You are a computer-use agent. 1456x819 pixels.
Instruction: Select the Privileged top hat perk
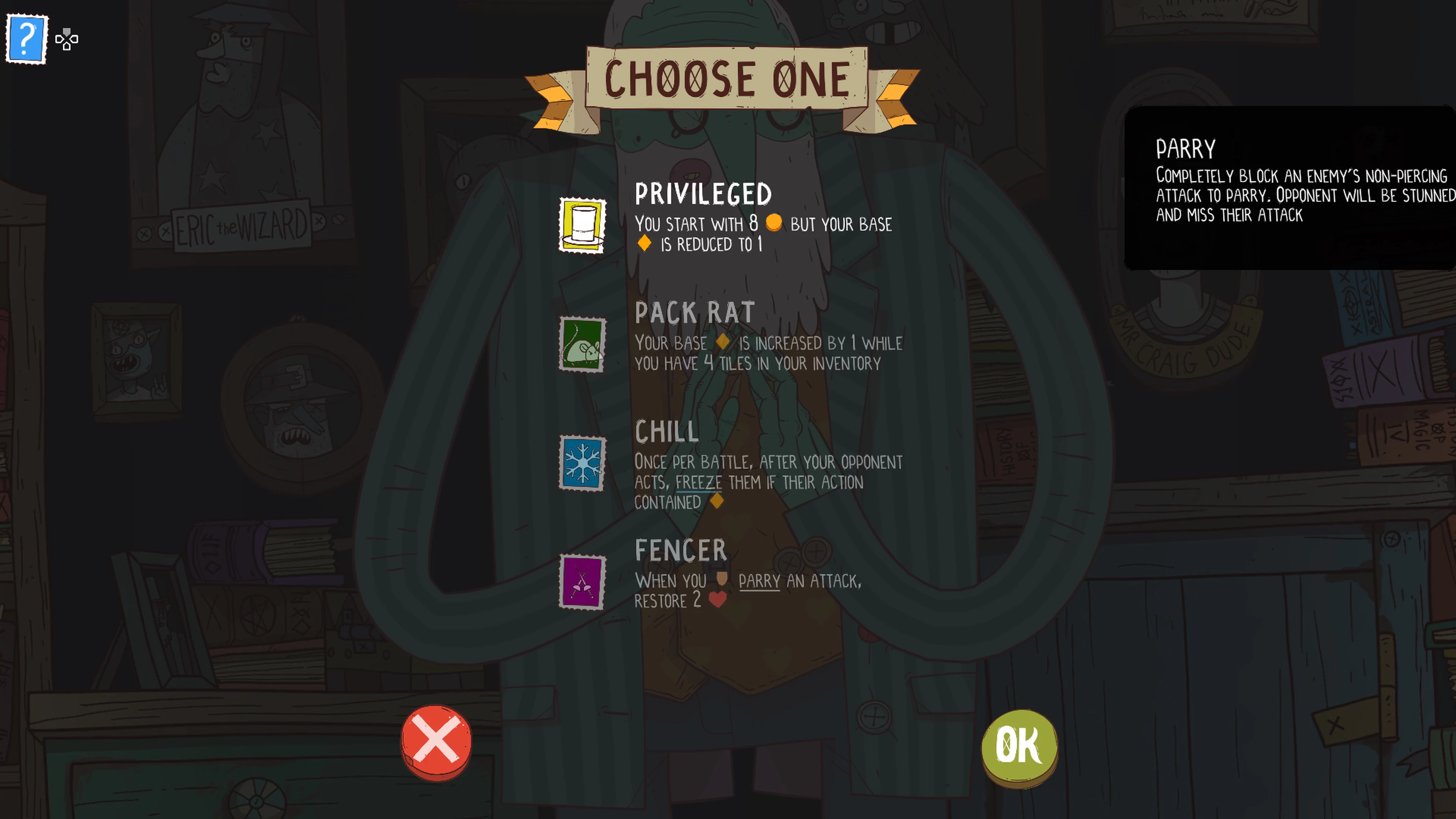tap(582, 225)
